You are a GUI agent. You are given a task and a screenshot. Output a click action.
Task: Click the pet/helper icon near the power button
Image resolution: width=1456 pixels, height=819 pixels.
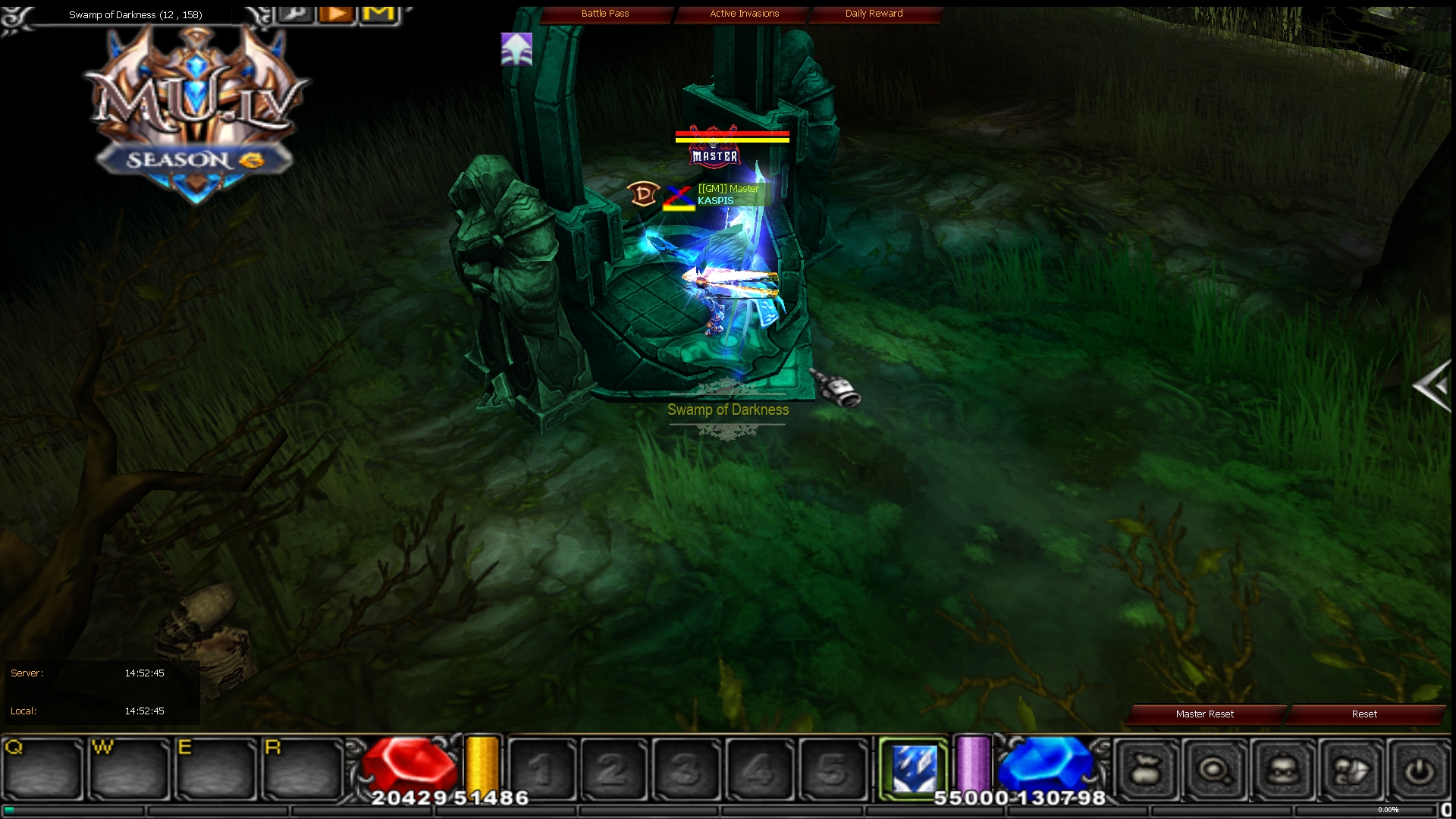1348,768
